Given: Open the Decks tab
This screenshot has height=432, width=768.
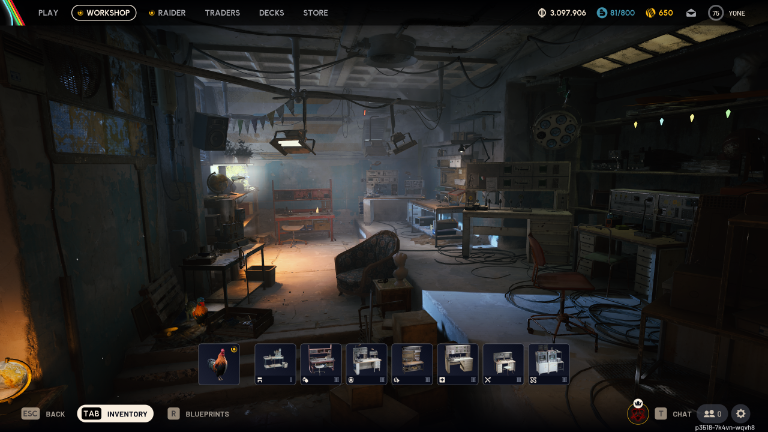Looking at the screenshot, I should click(271, 13).
